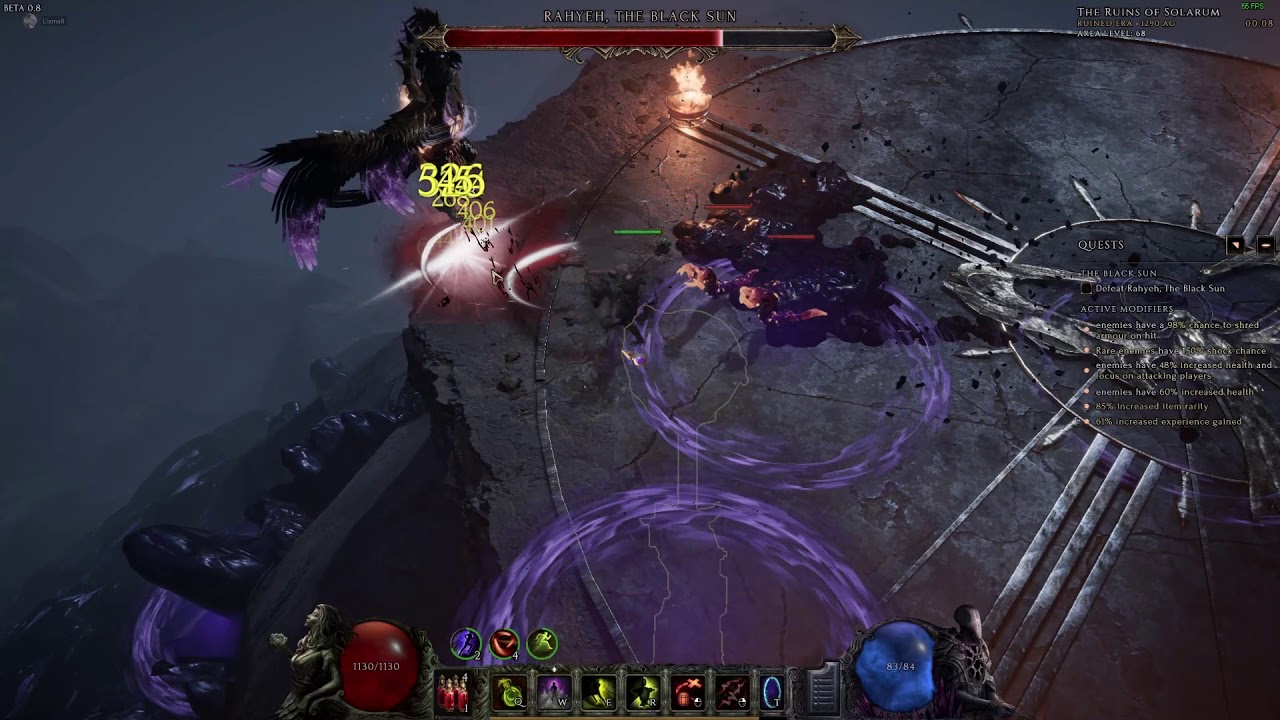Collapse the quest tracker with minus button
The image size is (1280, 720).
(x=1265, y=245)
